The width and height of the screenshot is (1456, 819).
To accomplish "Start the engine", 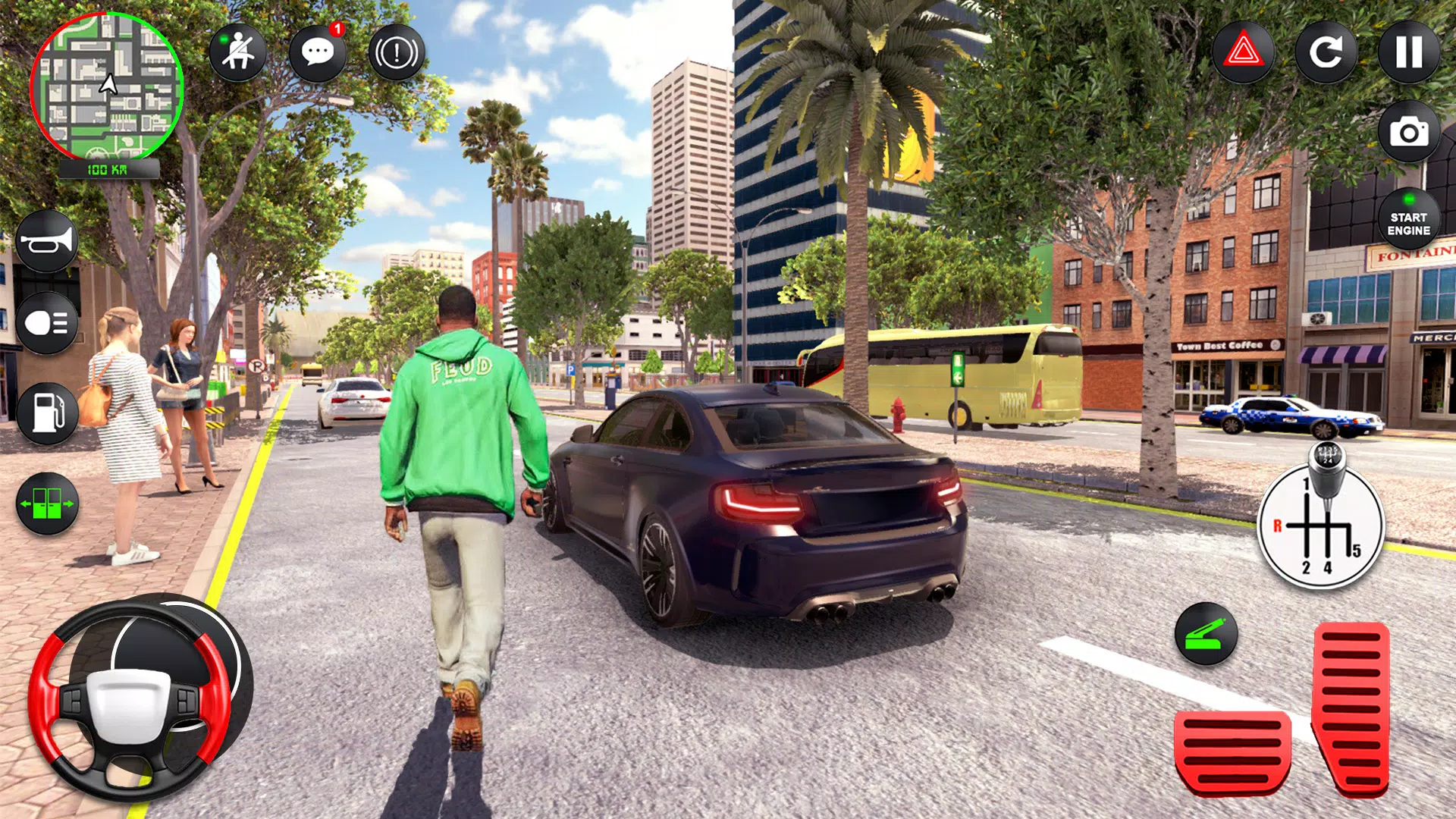I will click(1409, 220).
